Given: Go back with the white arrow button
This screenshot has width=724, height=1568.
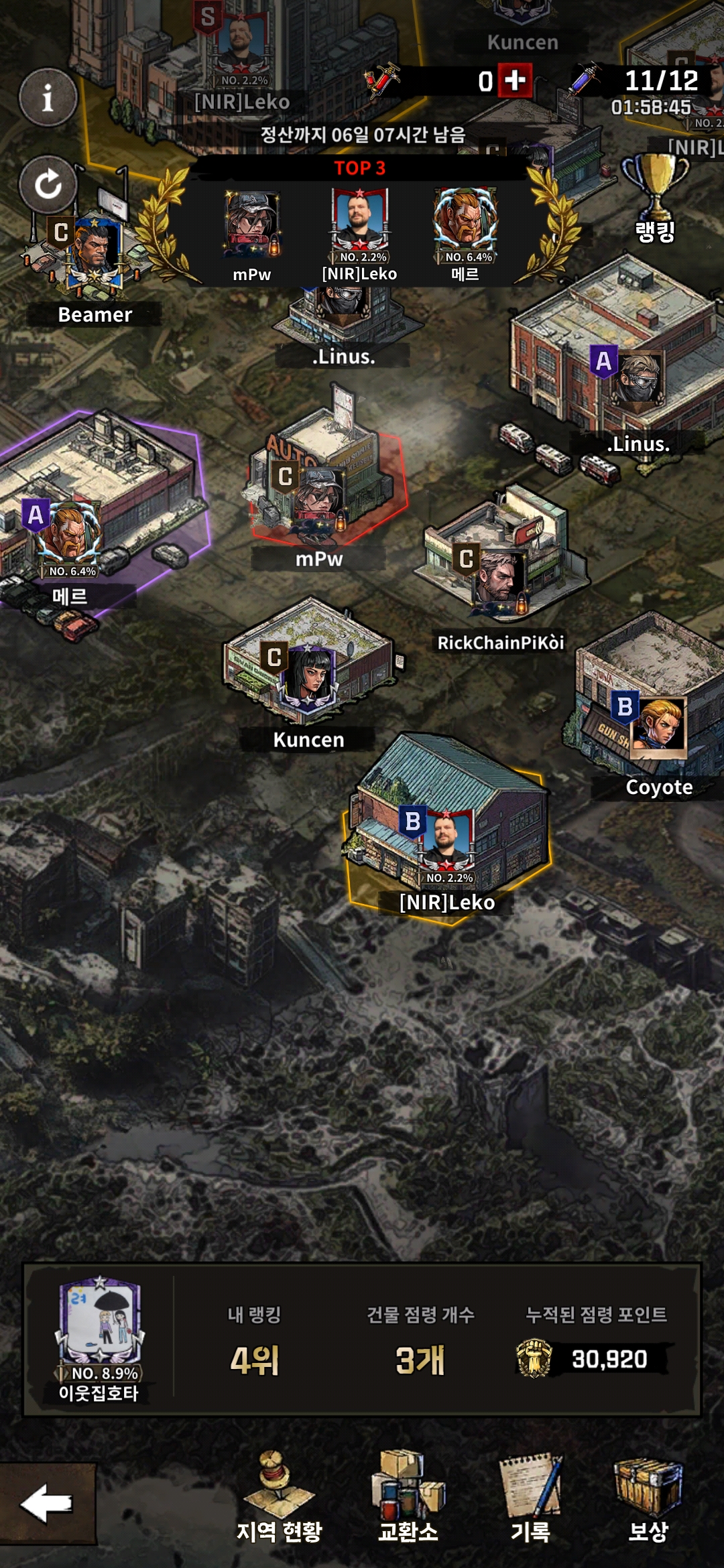Looking at the screenshot, I should point(47,1504).
